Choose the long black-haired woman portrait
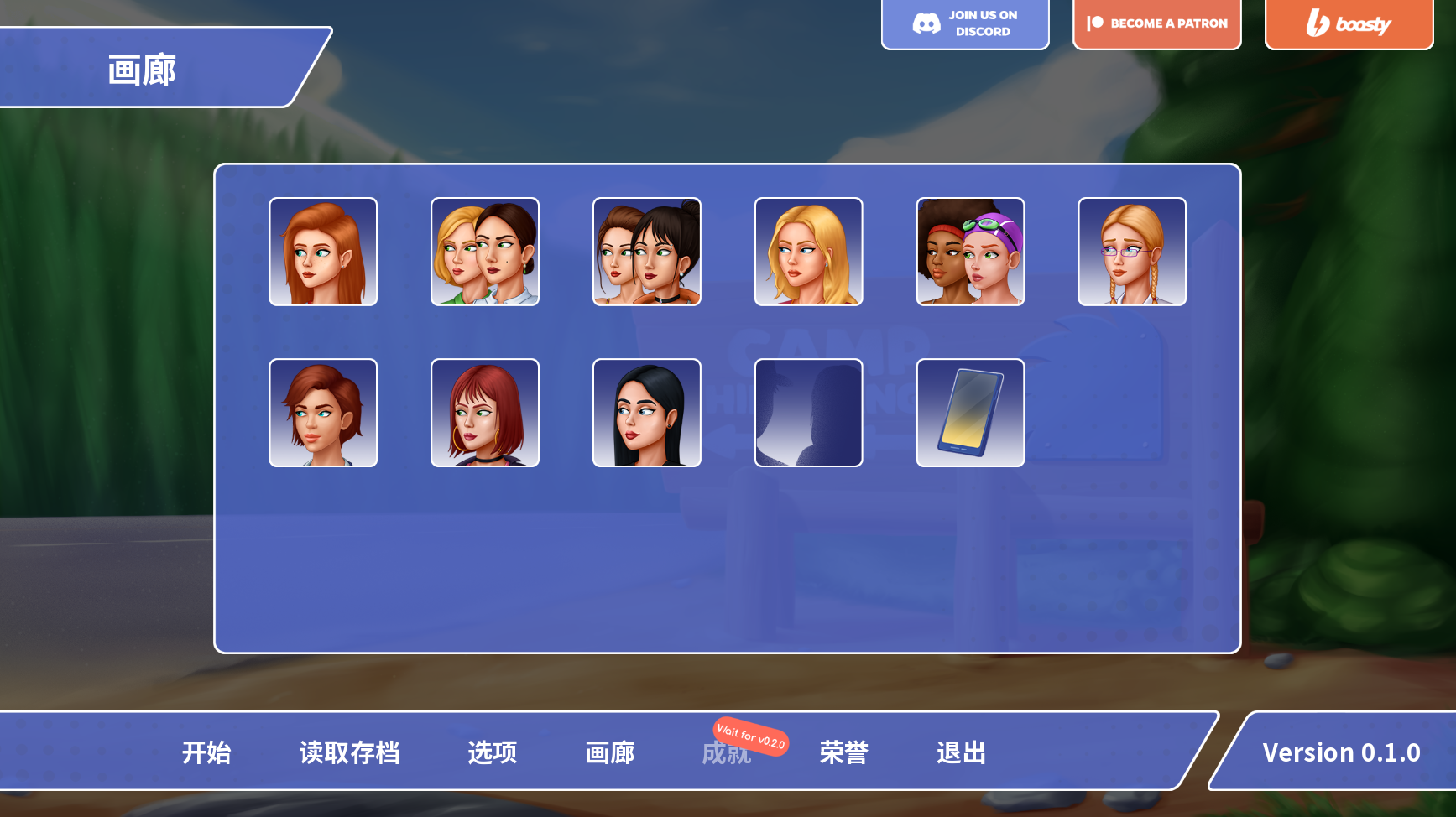1456x817 pixels. (647, 413)
